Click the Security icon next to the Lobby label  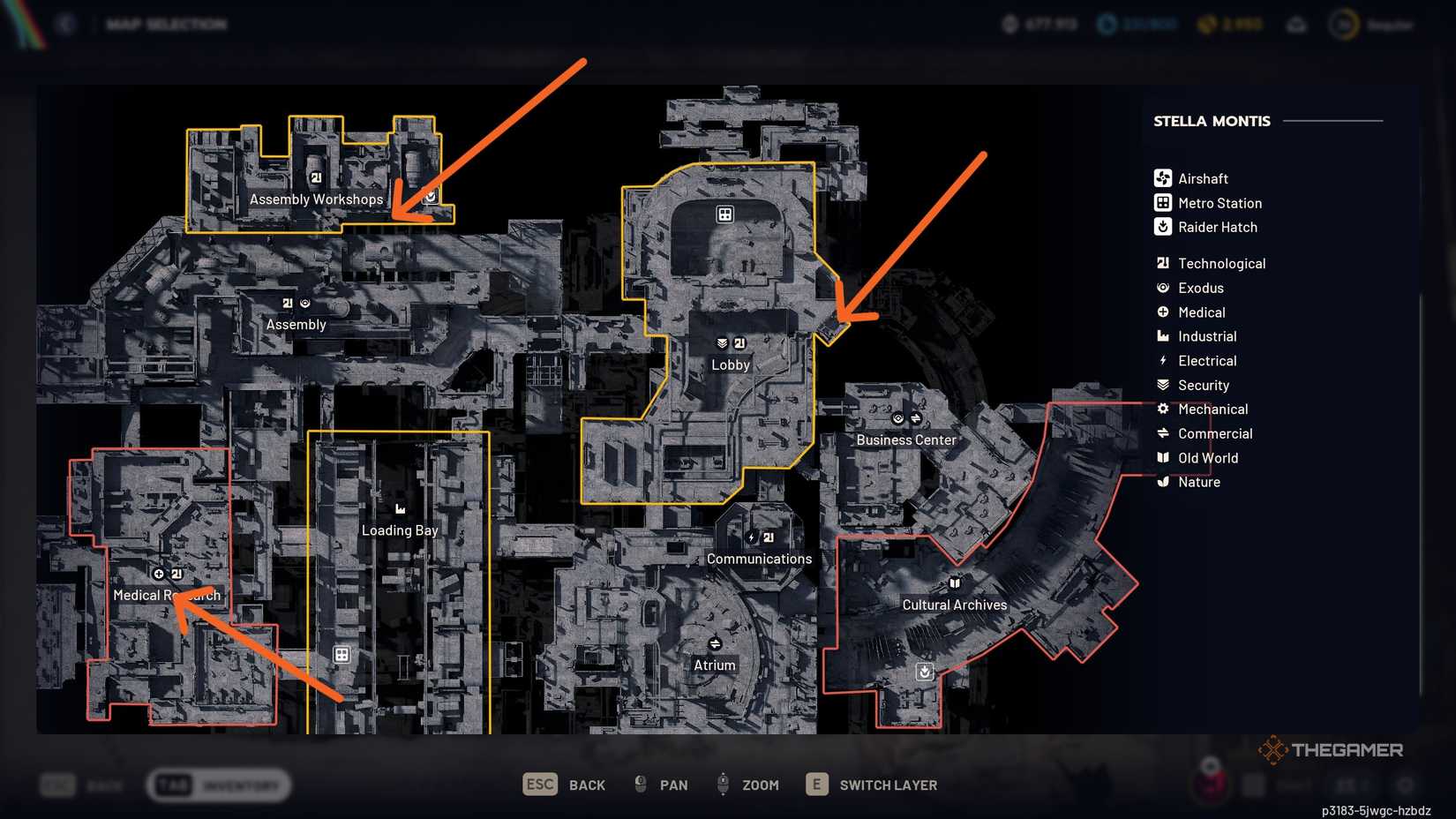[722, 342]
